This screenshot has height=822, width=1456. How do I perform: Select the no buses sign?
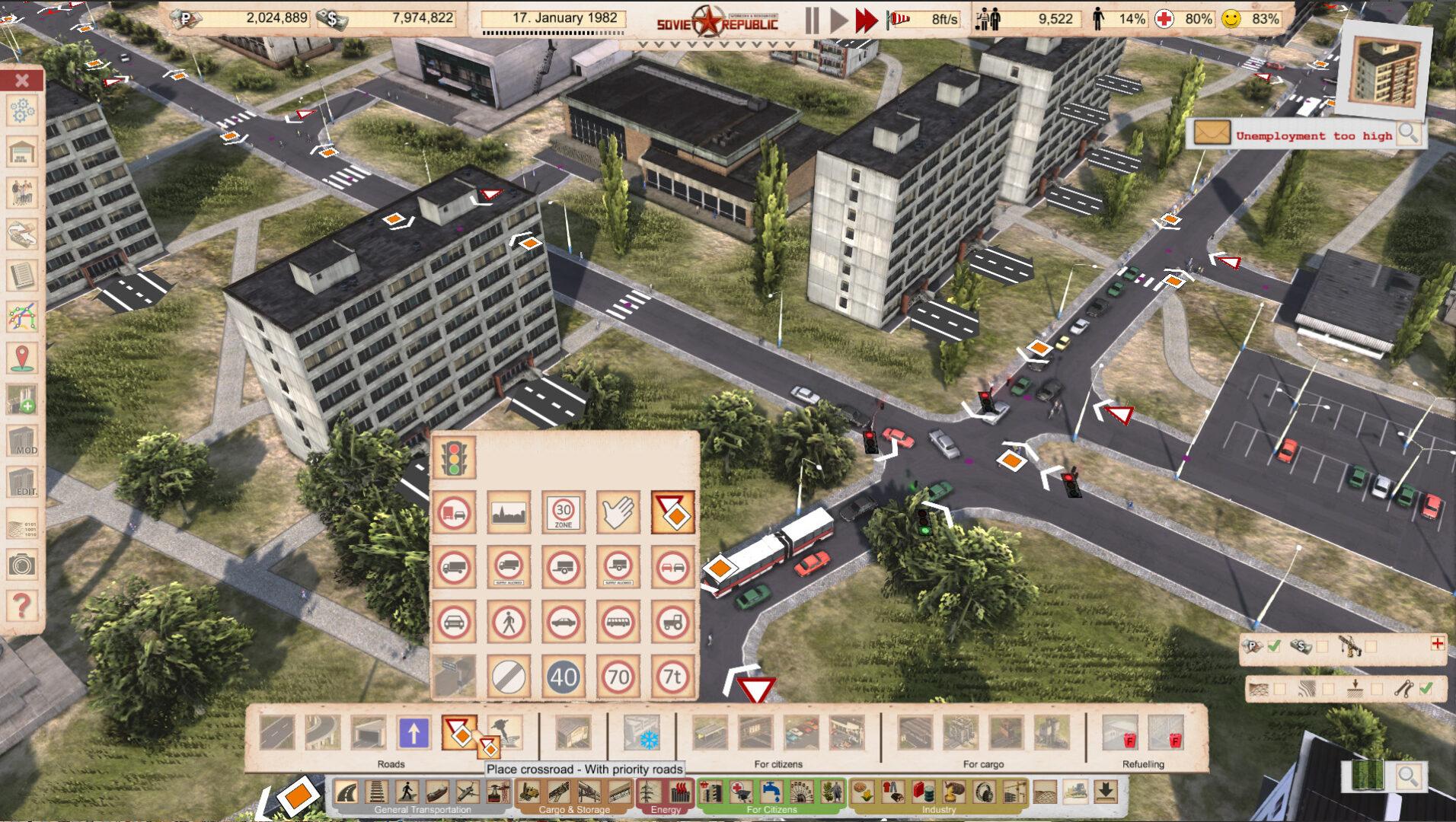pyautogui.click(x=618, y=622)
